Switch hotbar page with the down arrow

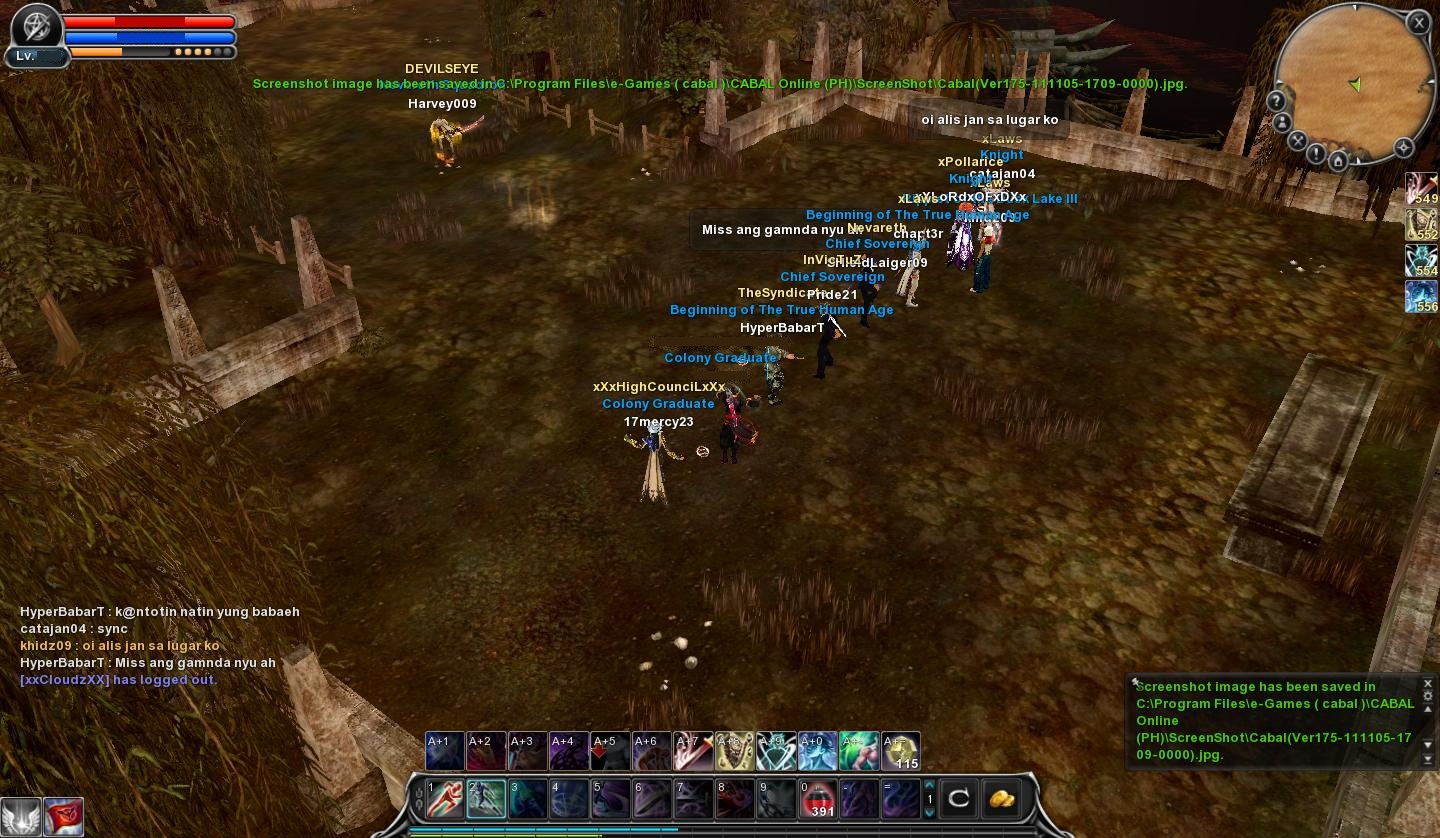(929, 812)
